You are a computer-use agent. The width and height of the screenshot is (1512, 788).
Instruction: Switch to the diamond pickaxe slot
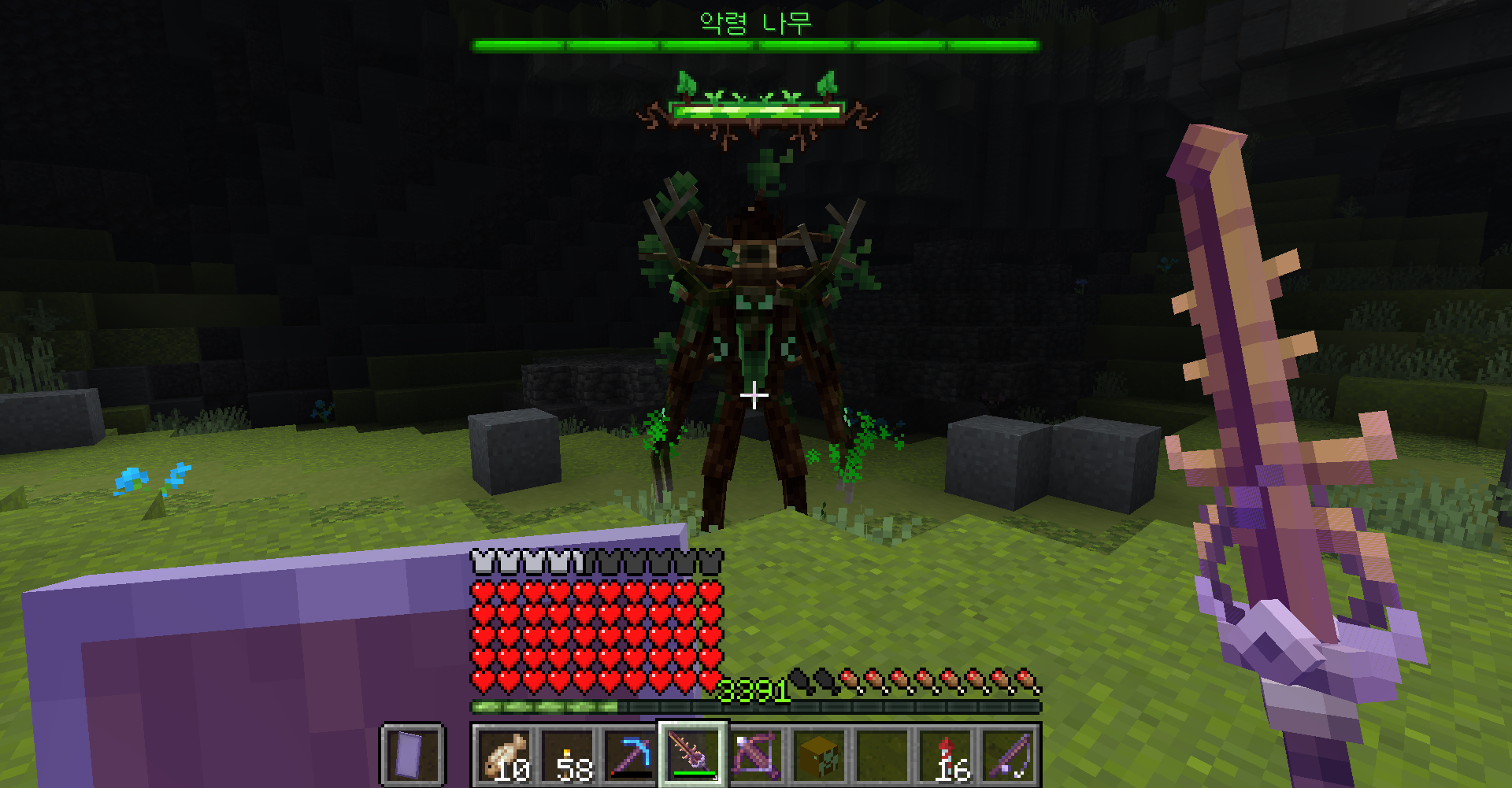point(630,755)
